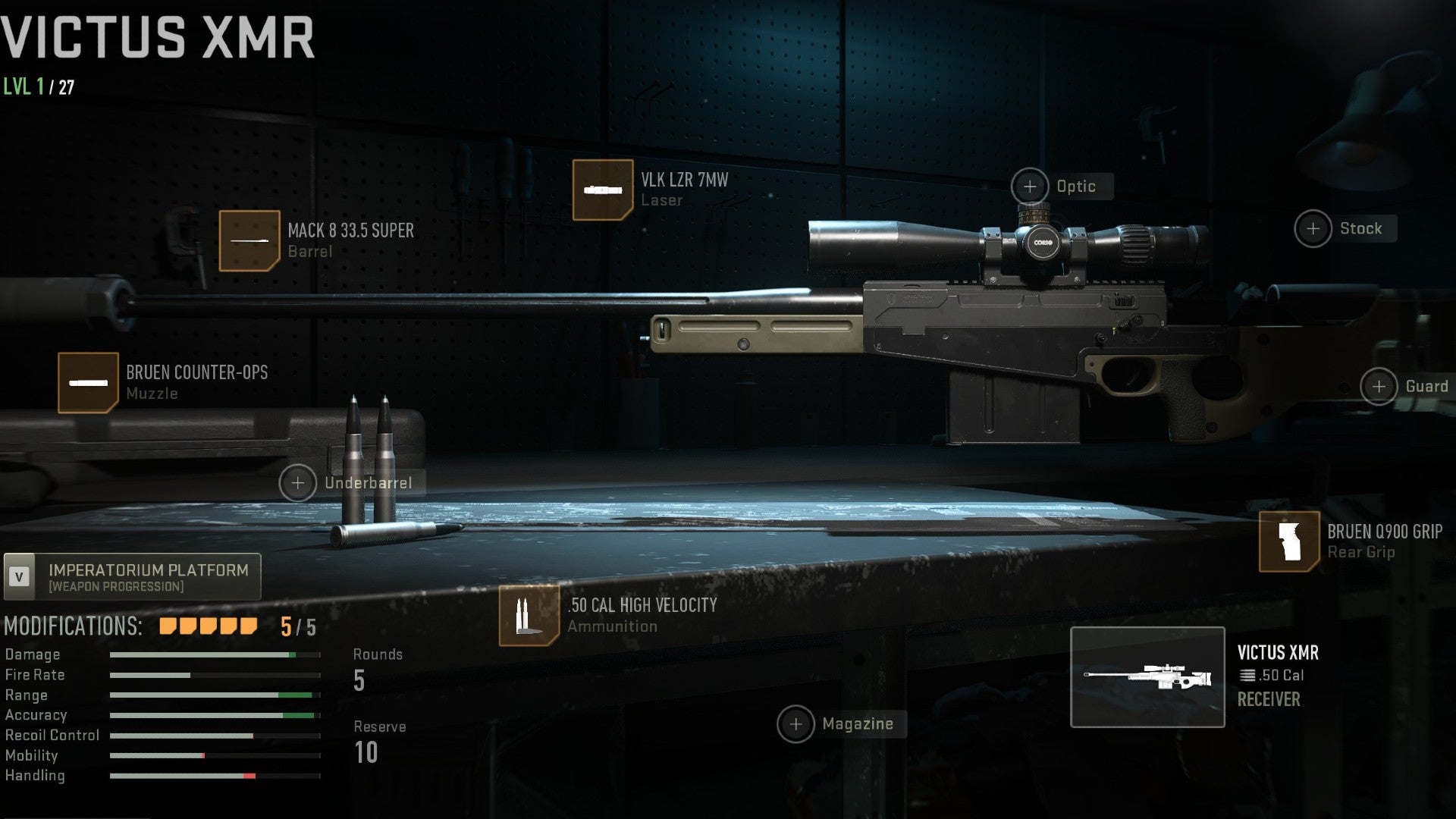Choose the Bruen Counter-Ops muzzle slot
The width and height of the screenshot is (1456, 819).
pos(89,382)
